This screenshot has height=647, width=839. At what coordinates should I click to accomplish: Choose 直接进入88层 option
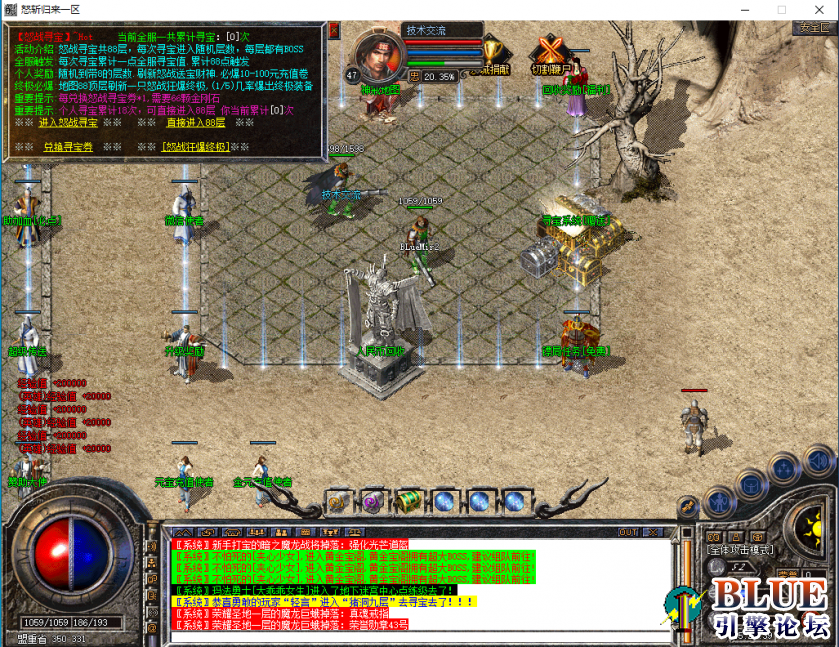click(195, 122)
